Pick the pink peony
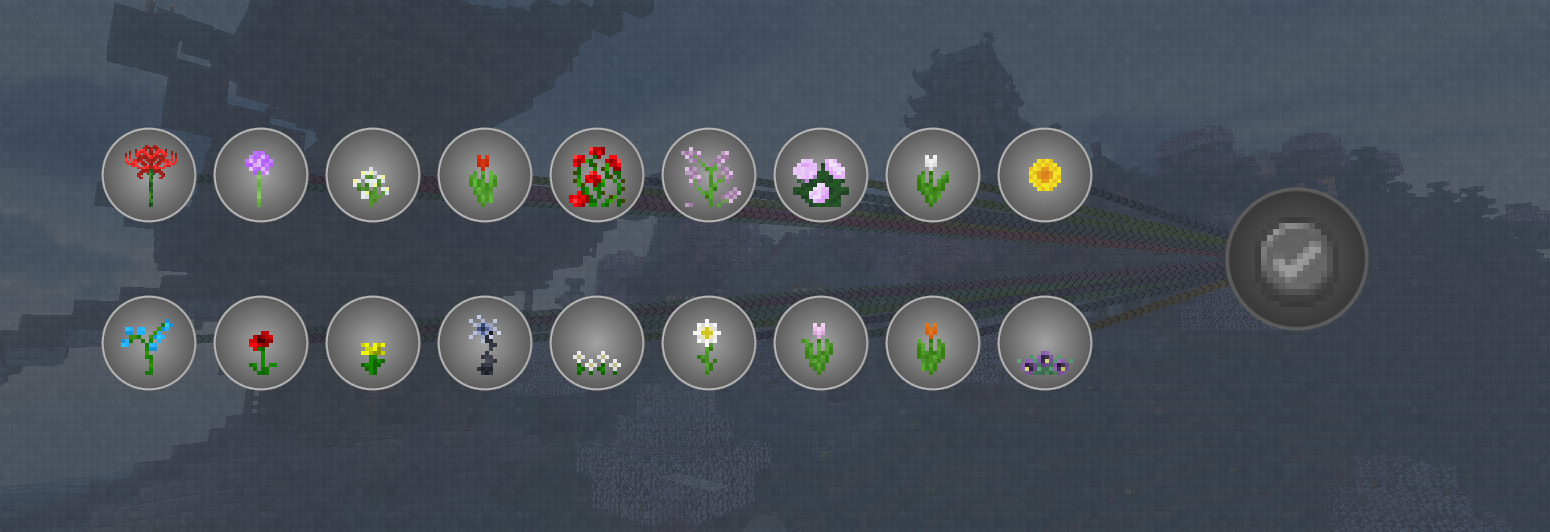The image size is (1550, 532). 821,175
